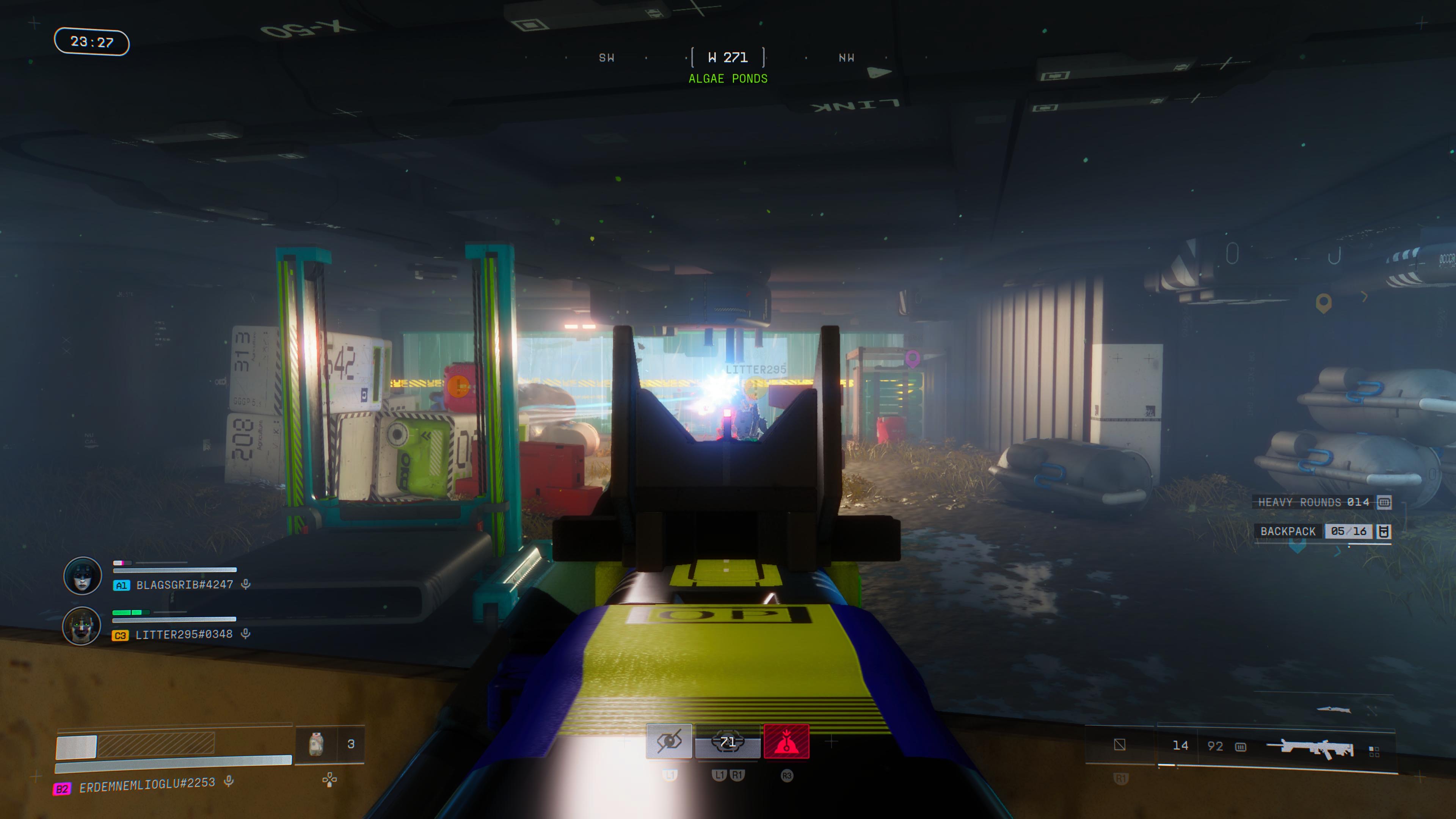Click the W 271 compass heading
1456x819 pixels.
tap(728, 58)
